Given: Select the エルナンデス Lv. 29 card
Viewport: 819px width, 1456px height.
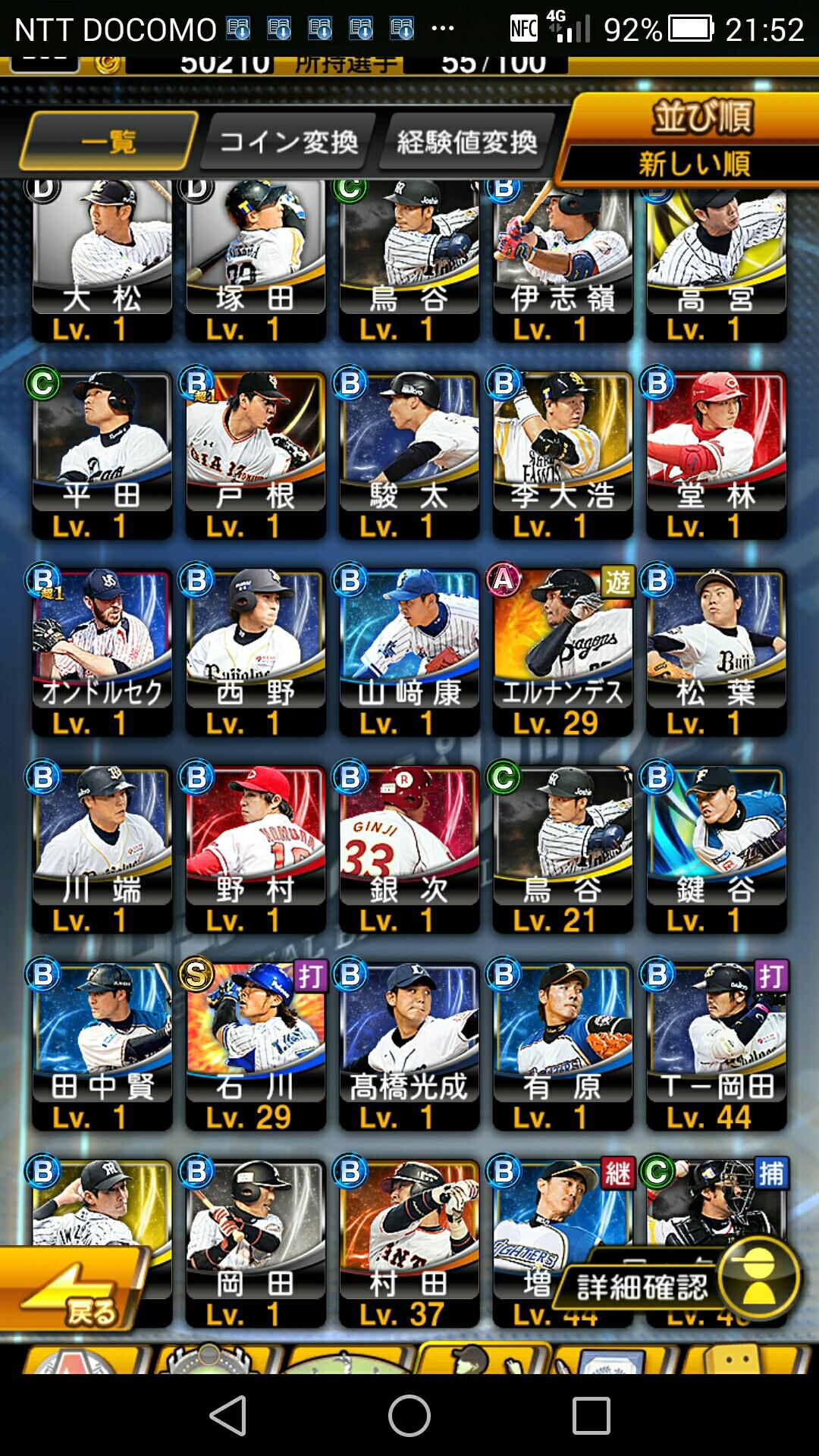Looking at the screenshot, I should [562, 652].
